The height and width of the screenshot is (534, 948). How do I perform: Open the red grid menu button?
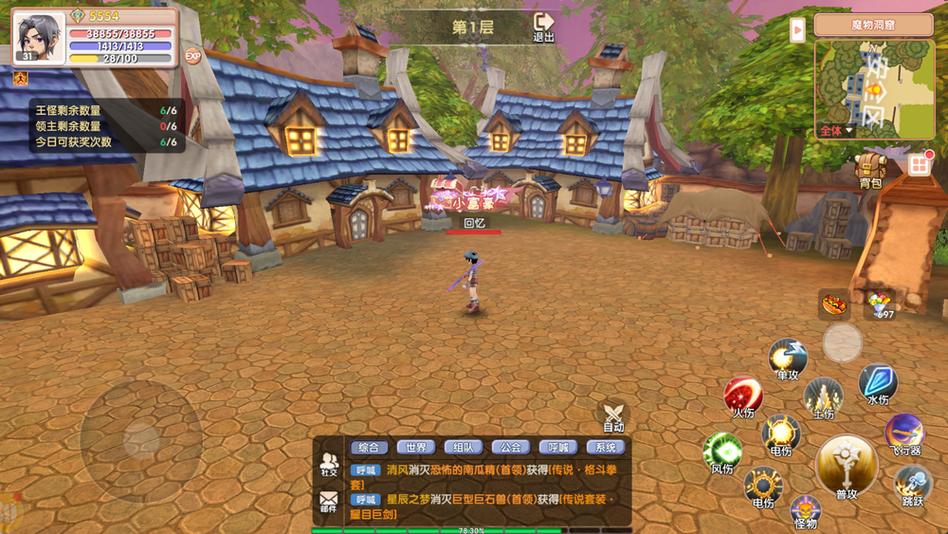click(x=920, y=163)
